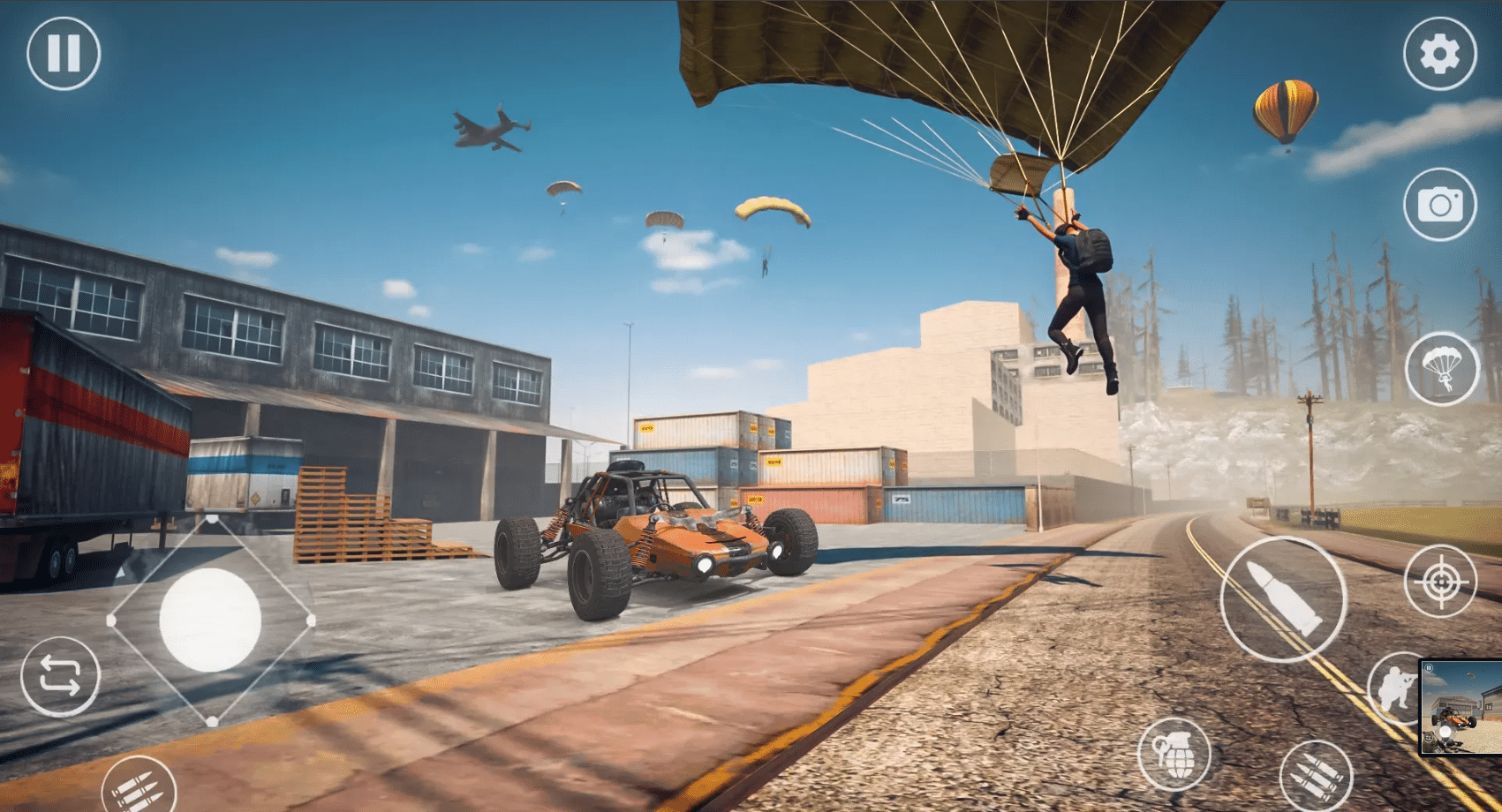1502x812 pixels.
Task: Select the soldier stance icon button
Action: click(1395, 688)
